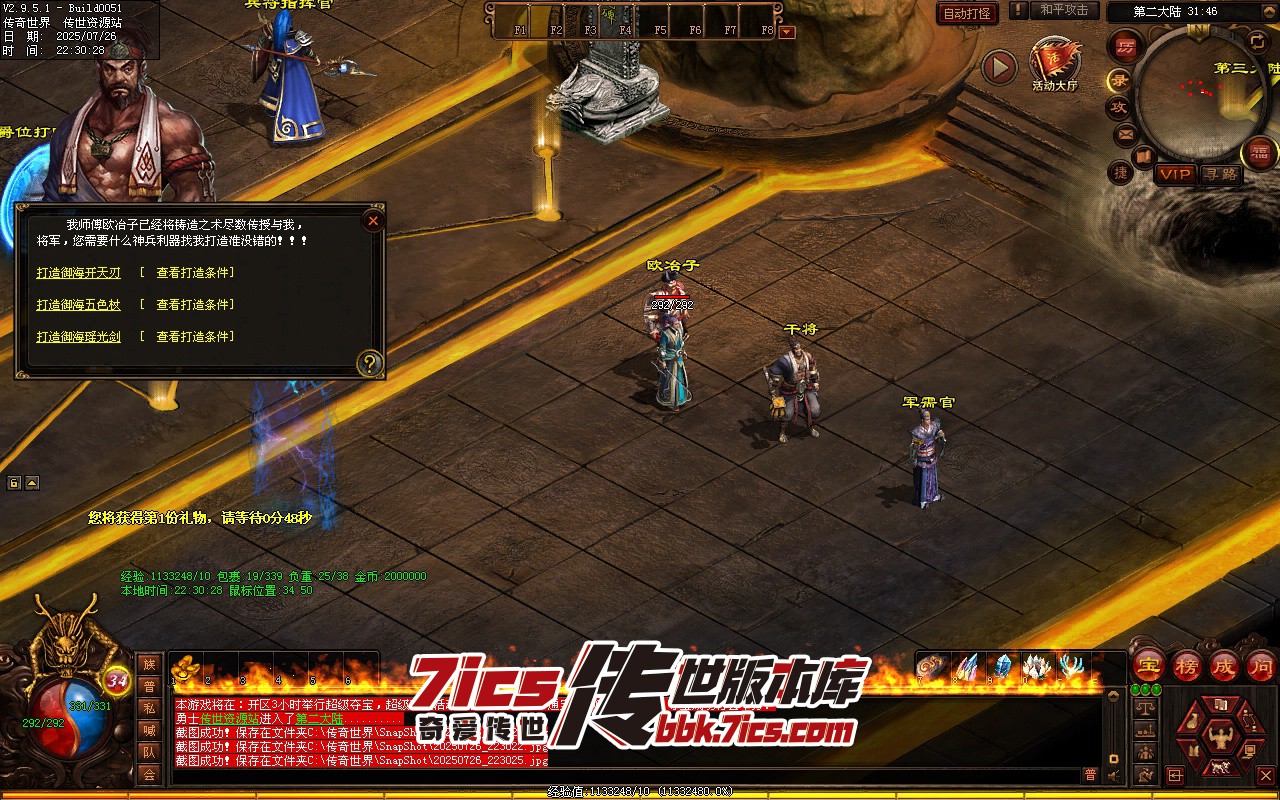The height and width of the screenshot is (800, 1280).
Task: Open the 宝 treasure button
Action: pos(1149,665)
